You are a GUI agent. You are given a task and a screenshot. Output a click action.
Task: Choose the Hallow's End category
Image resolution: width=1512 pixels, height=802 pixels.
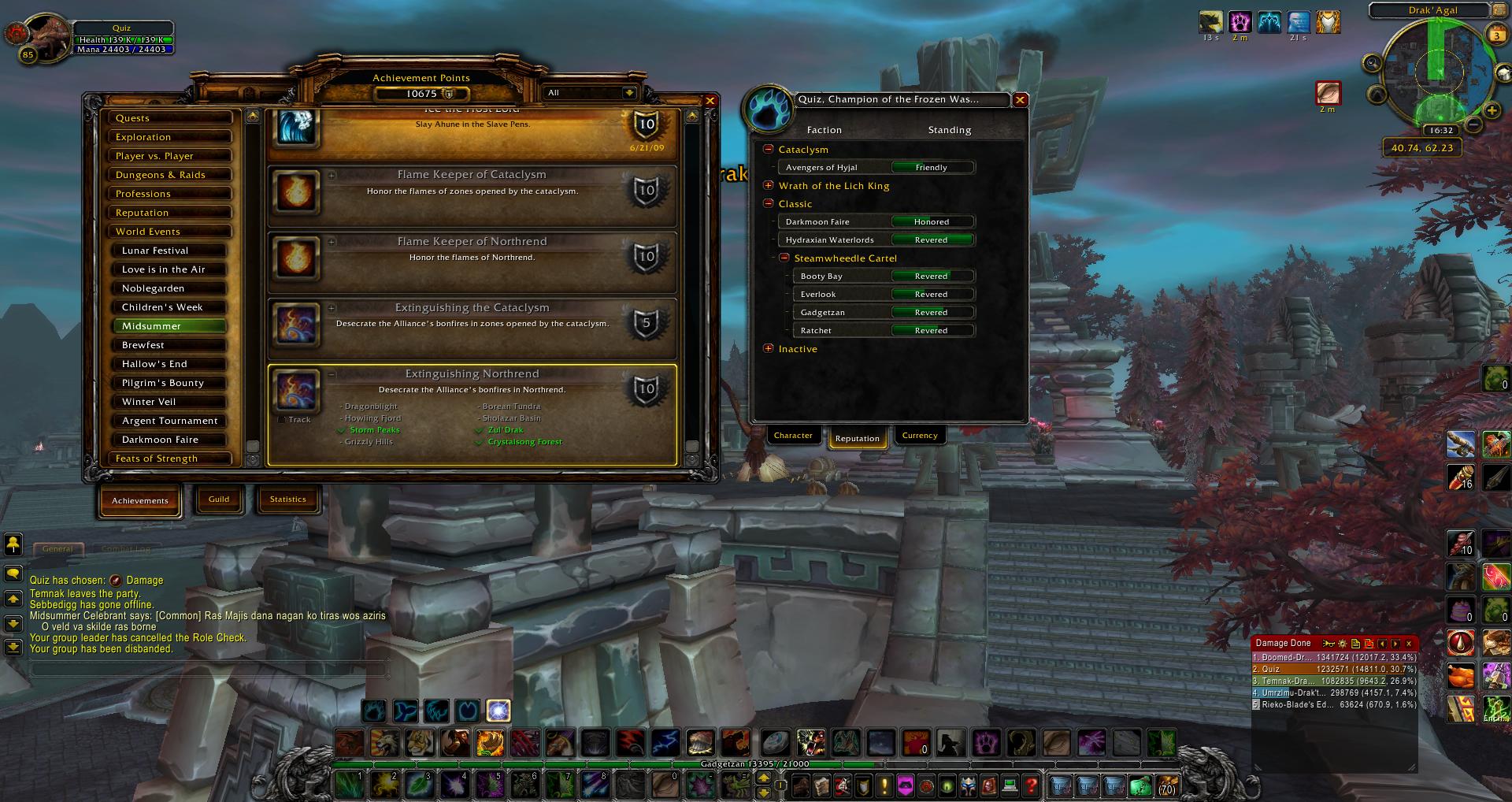pos(170,364)
